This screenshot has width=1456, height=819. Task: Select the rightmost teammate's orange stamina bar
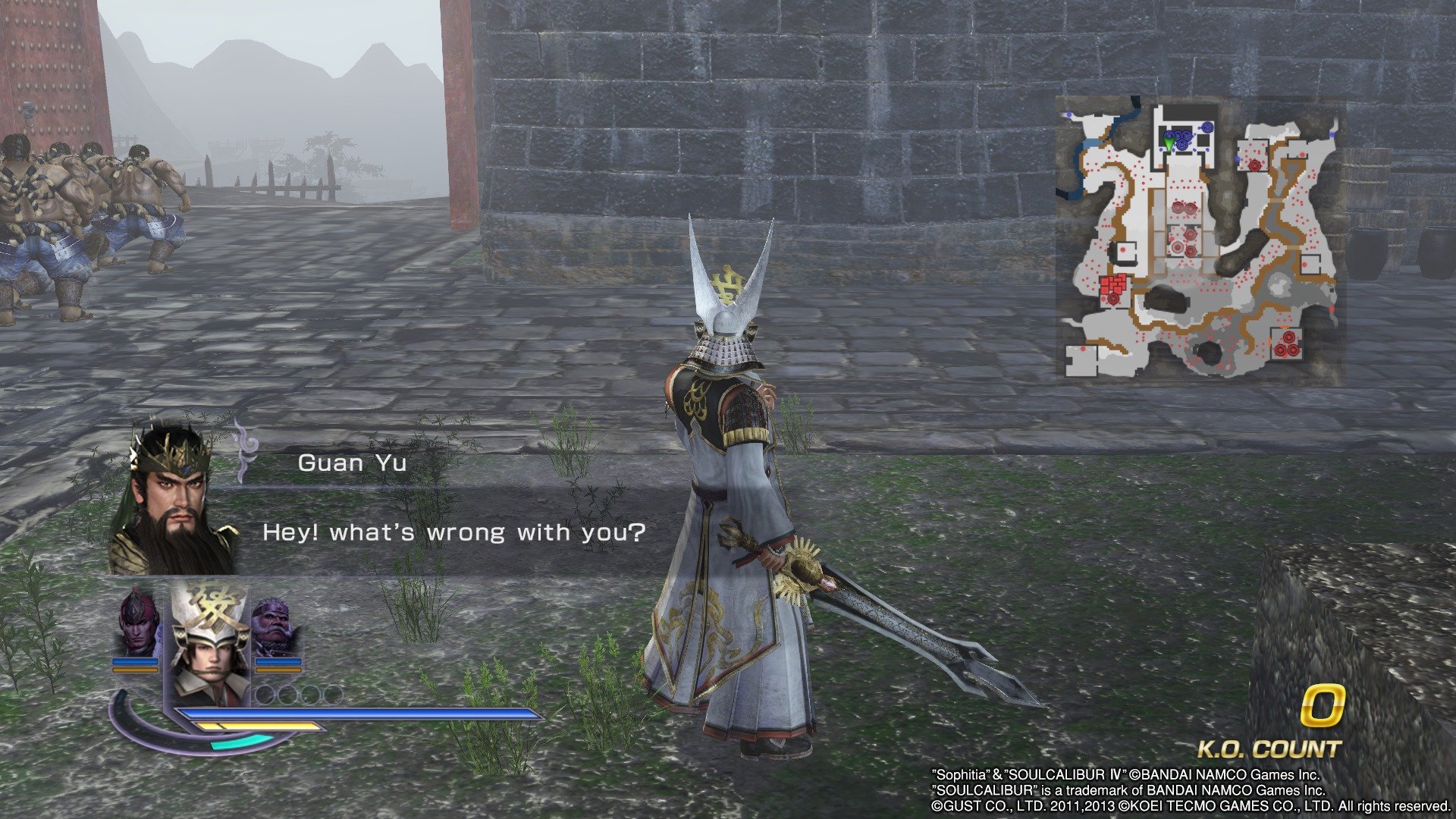(x=278, y=670)
